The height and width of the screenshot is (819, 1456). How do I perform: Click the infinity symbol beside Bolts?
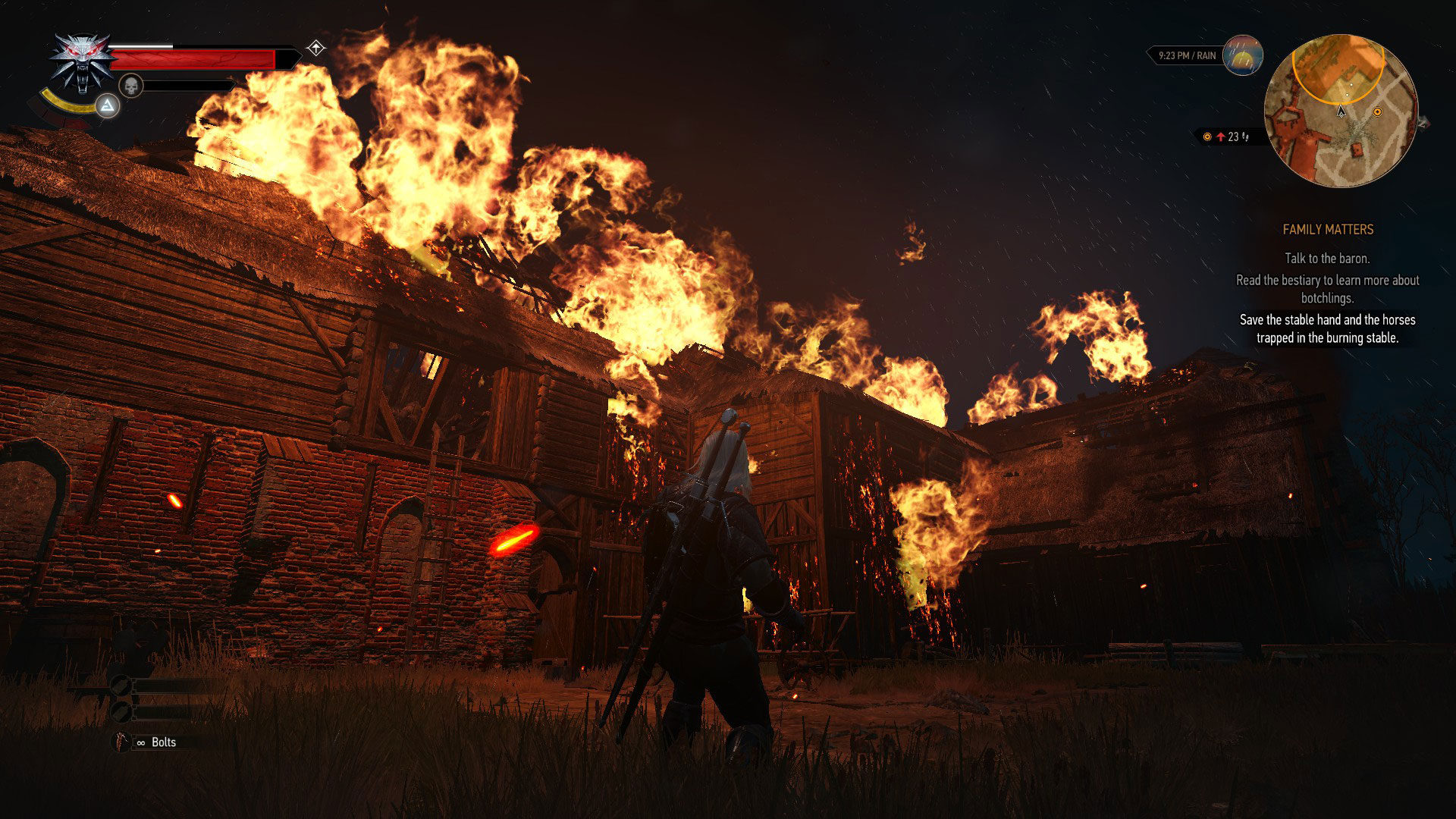click(140, 742)
